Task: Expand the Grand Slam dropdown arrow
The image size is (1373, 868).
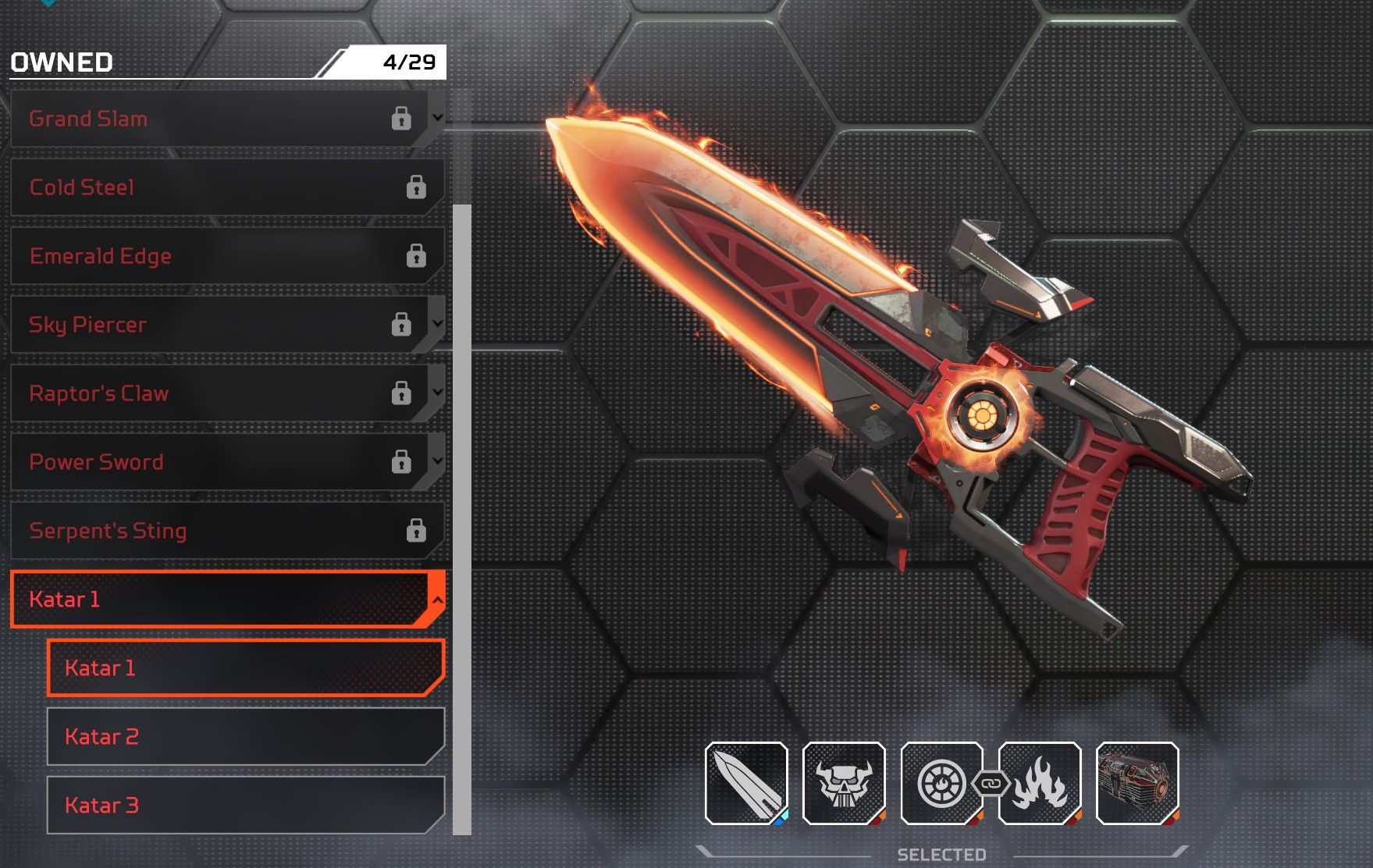Action: coord(438,118)
